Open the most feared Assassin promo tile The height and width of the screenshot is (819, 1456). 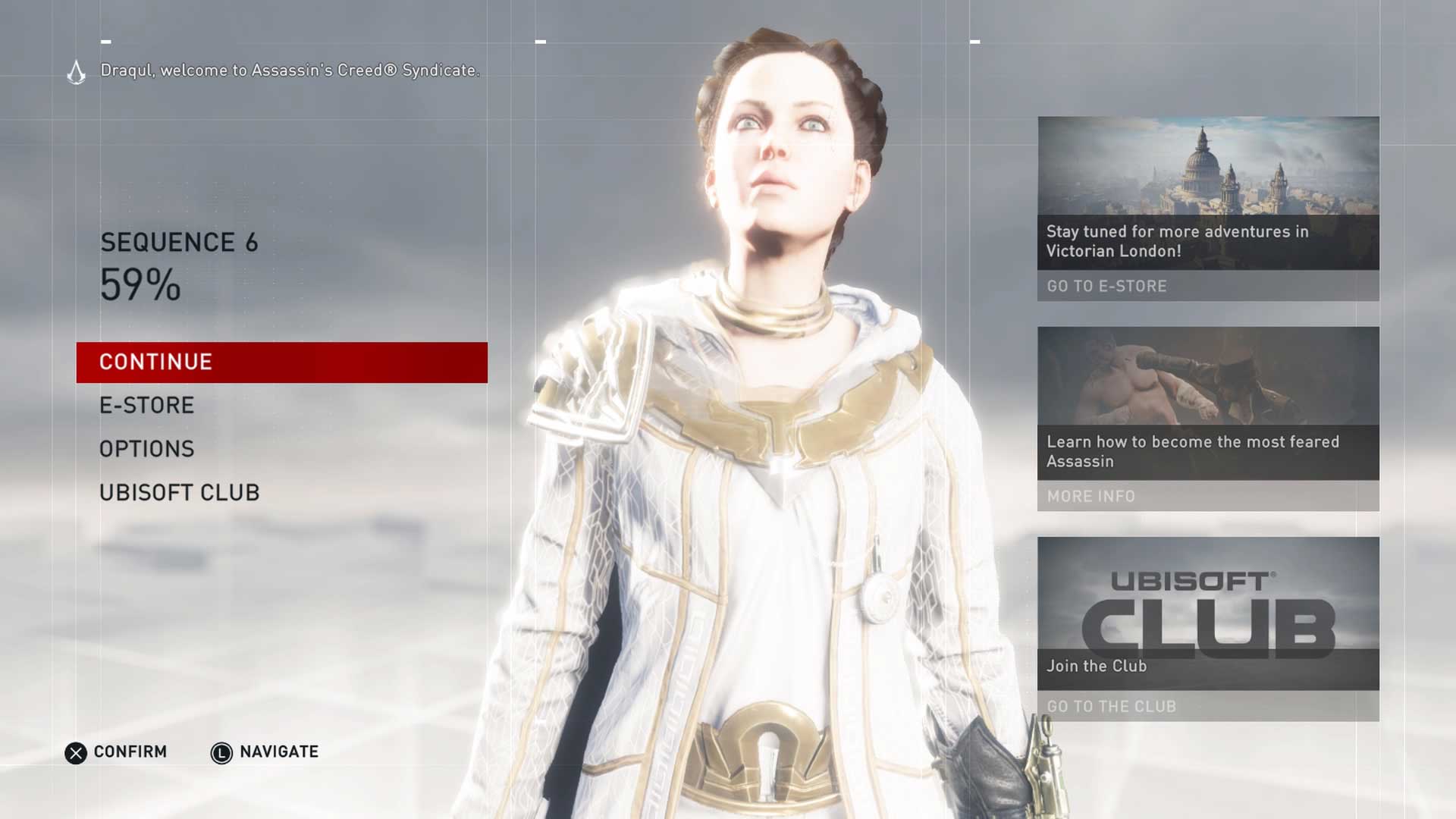pos(1208,403)
